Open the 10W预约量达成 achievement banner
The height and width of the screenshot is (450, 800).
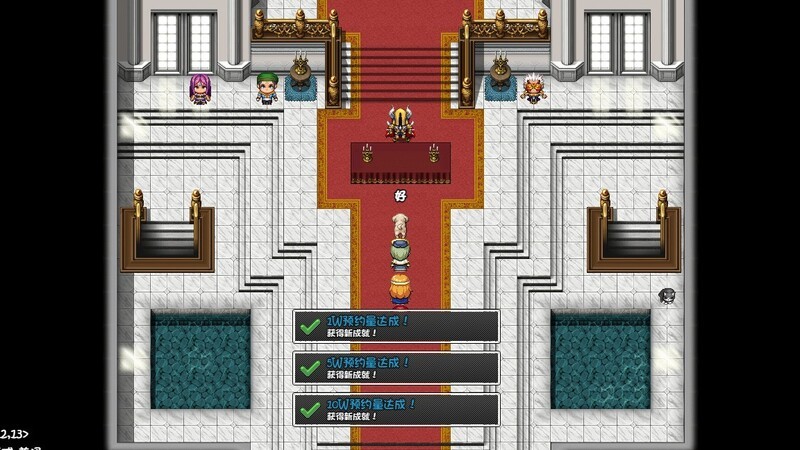(396, 409)
